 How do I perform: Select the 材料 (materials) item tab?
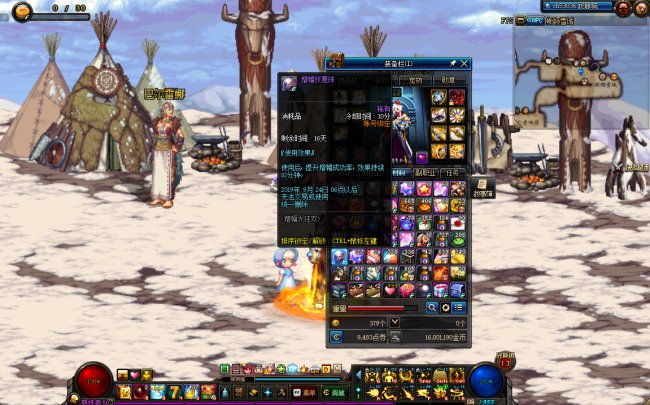(x=401, y=172)
